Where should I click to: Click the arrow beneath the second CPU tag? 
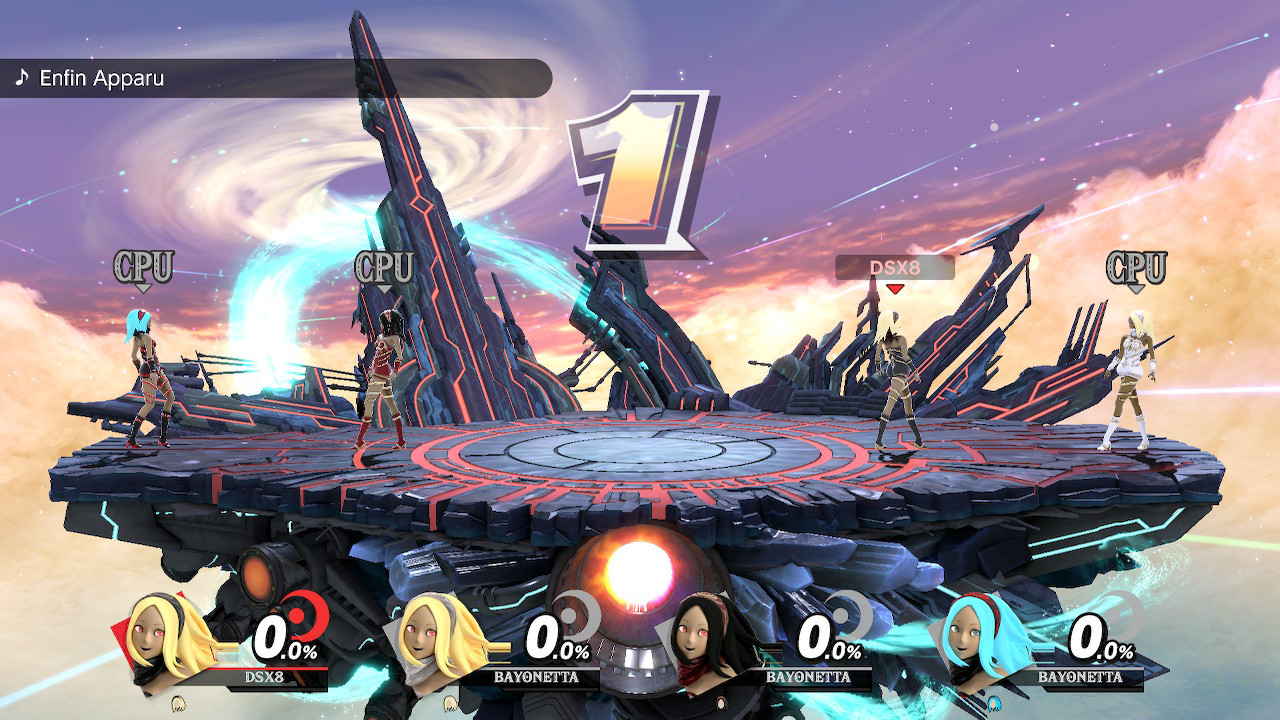point(385,288)
